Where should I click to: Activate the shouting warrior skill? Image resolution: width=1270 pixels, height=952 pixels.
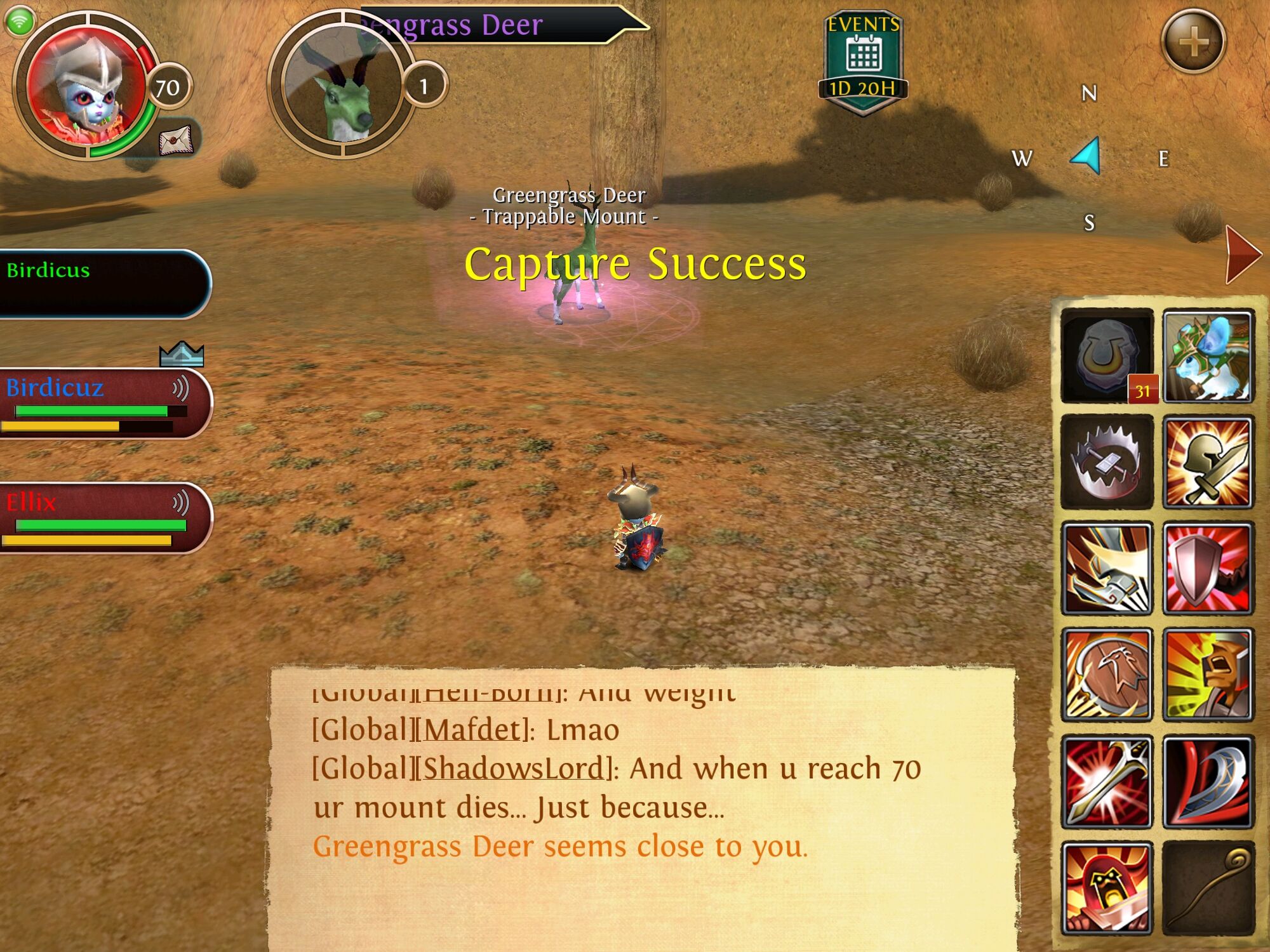click(x=1208, y=675)
